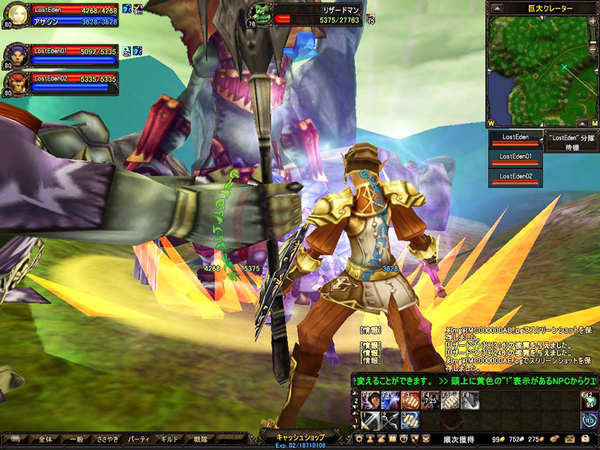
Task: Select LostEden01 in the squad list
Action: [x=514, y=157]
